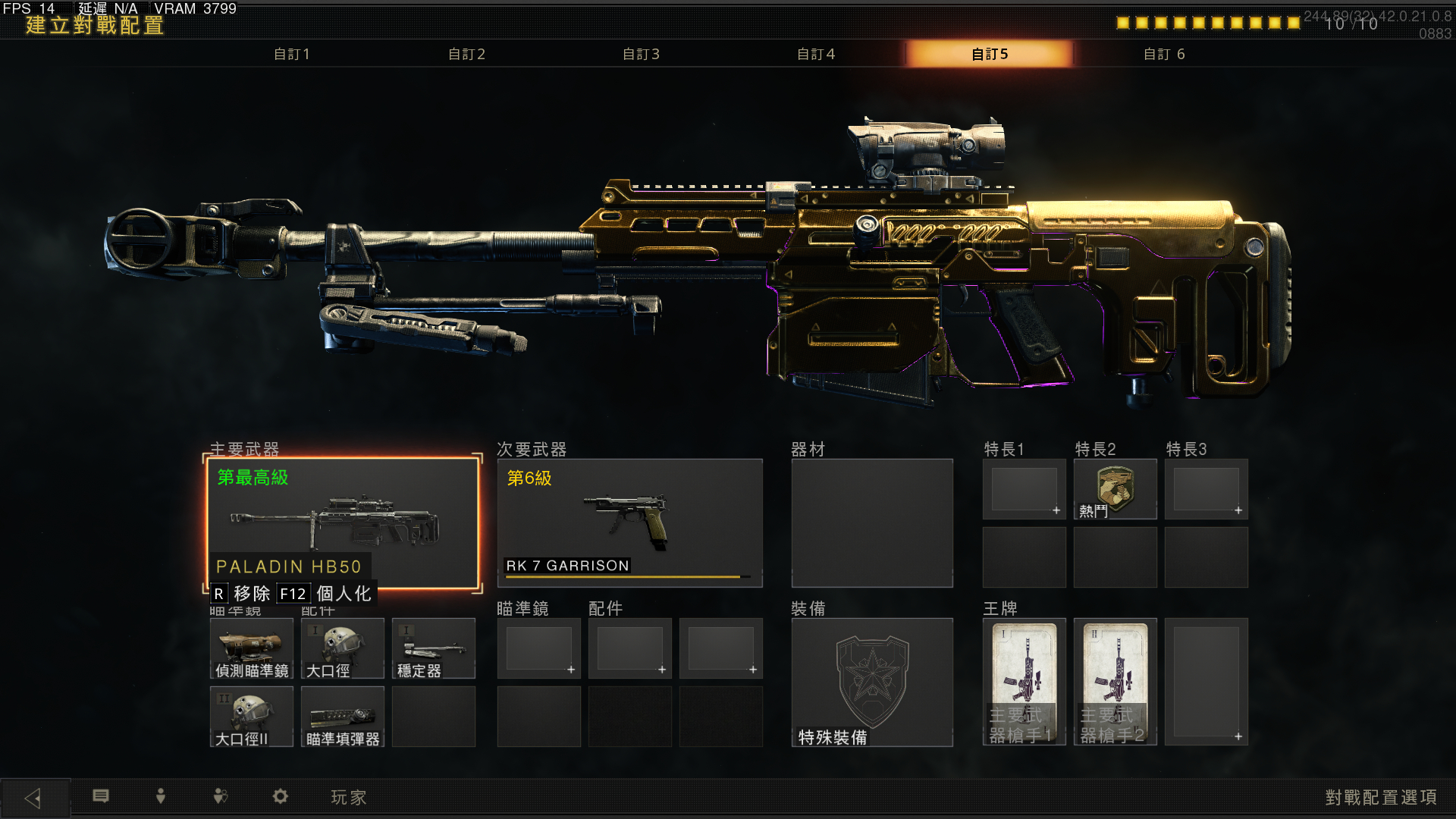Select the 主要武器槍手1 wildcard card
This screenshot has width=1456, height=819.
1024,682
